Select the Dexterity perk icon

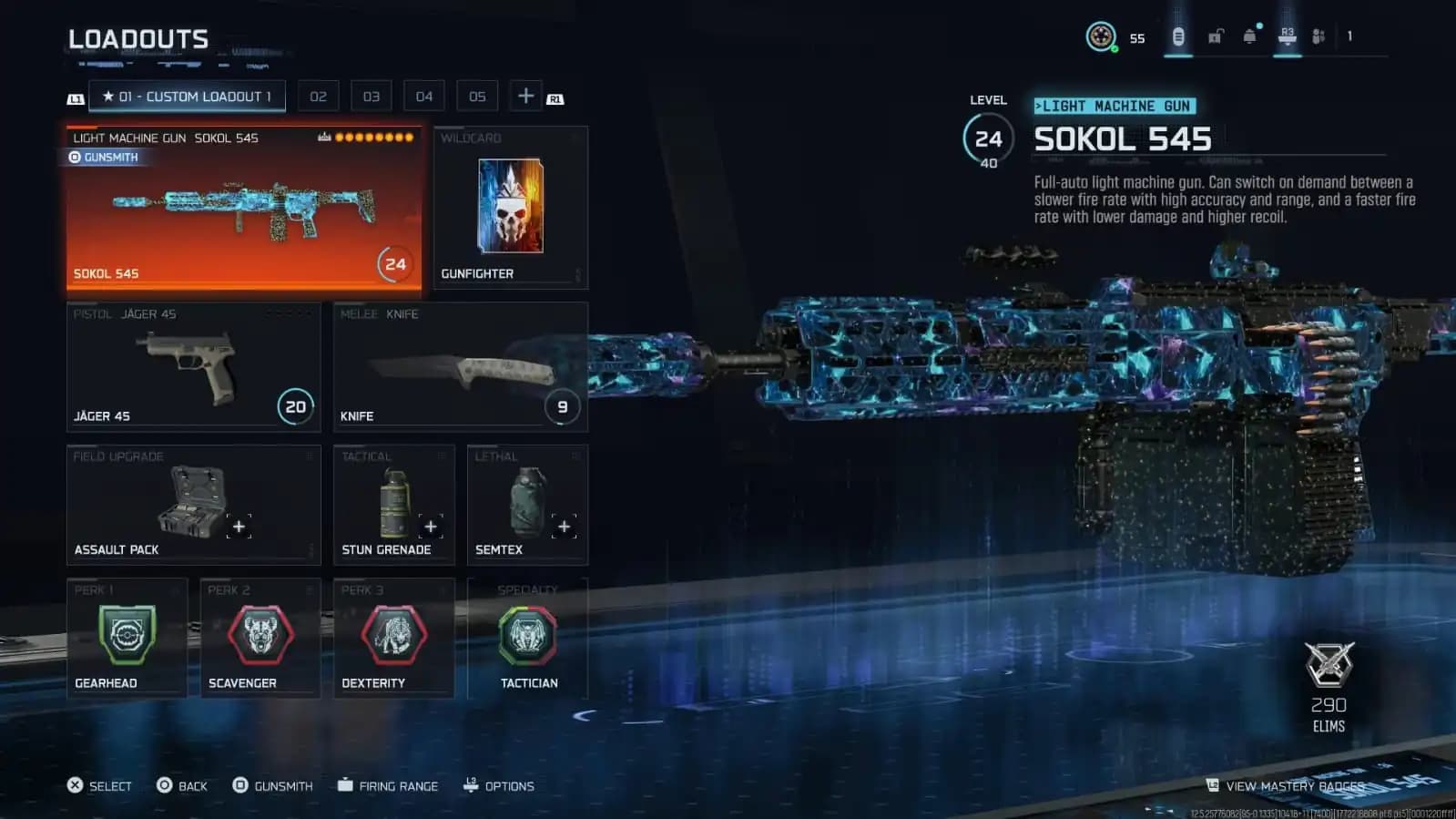(x=393, y=636)
